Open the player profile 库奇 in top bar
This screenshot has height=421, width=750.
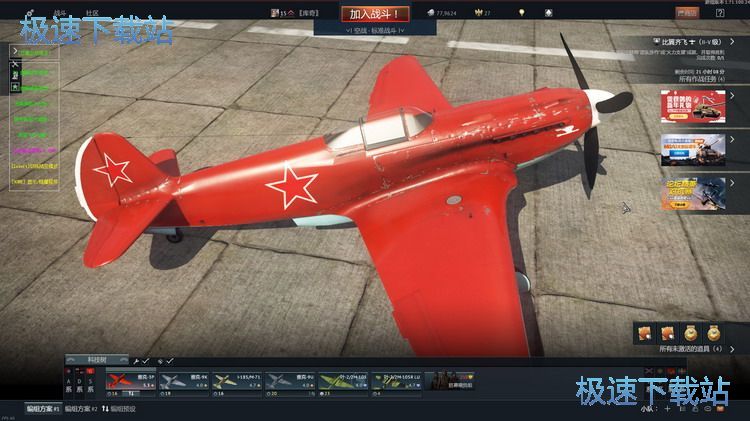[x=300, y=13]
